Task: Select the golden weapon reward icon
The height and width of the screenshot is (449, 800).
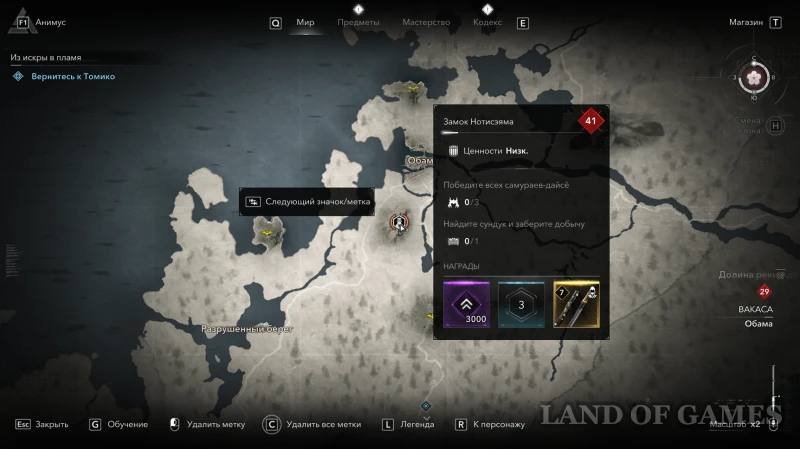Action: 576,303
